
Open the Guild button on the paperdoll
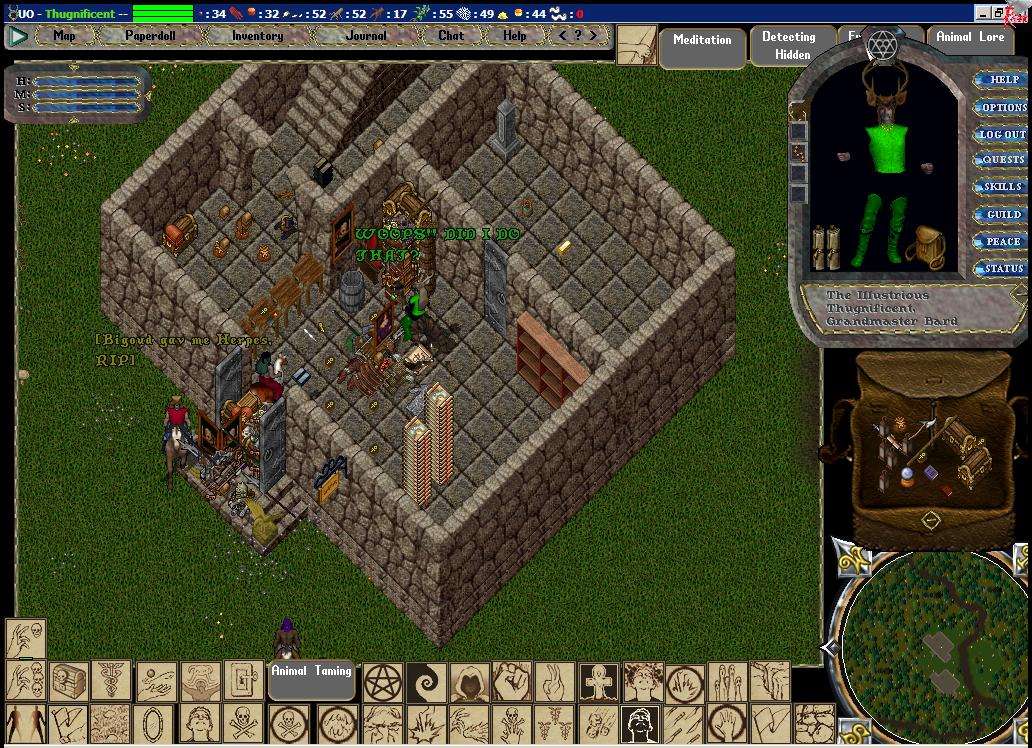point(1003,214)
